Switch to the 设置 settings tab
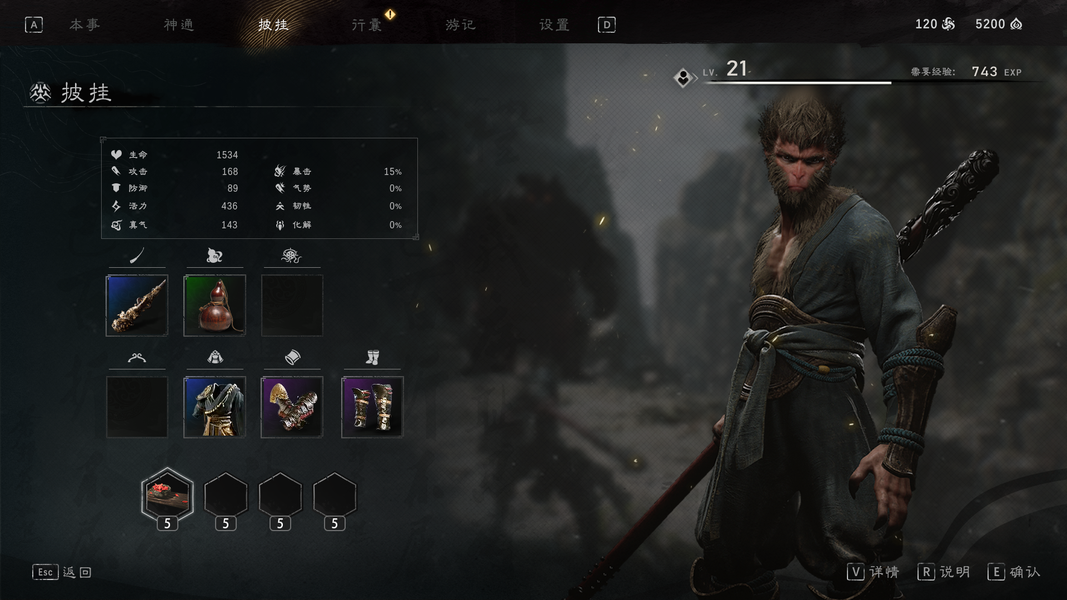The height and width of the screenshot is (600, 1067). pyautogui.click(x=554, y=25)
